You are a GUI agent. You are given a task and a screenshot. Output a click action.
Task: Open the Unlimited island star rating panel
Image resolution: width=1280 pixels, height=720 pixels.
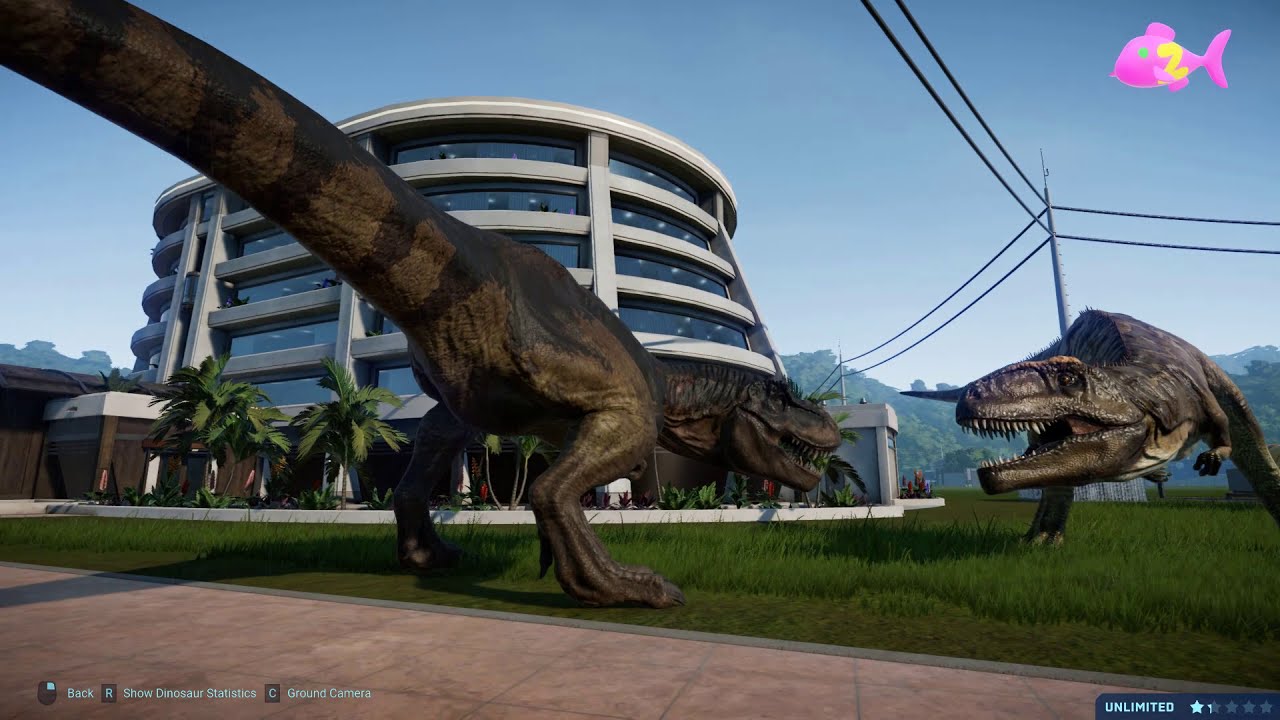pos(1187,707)
